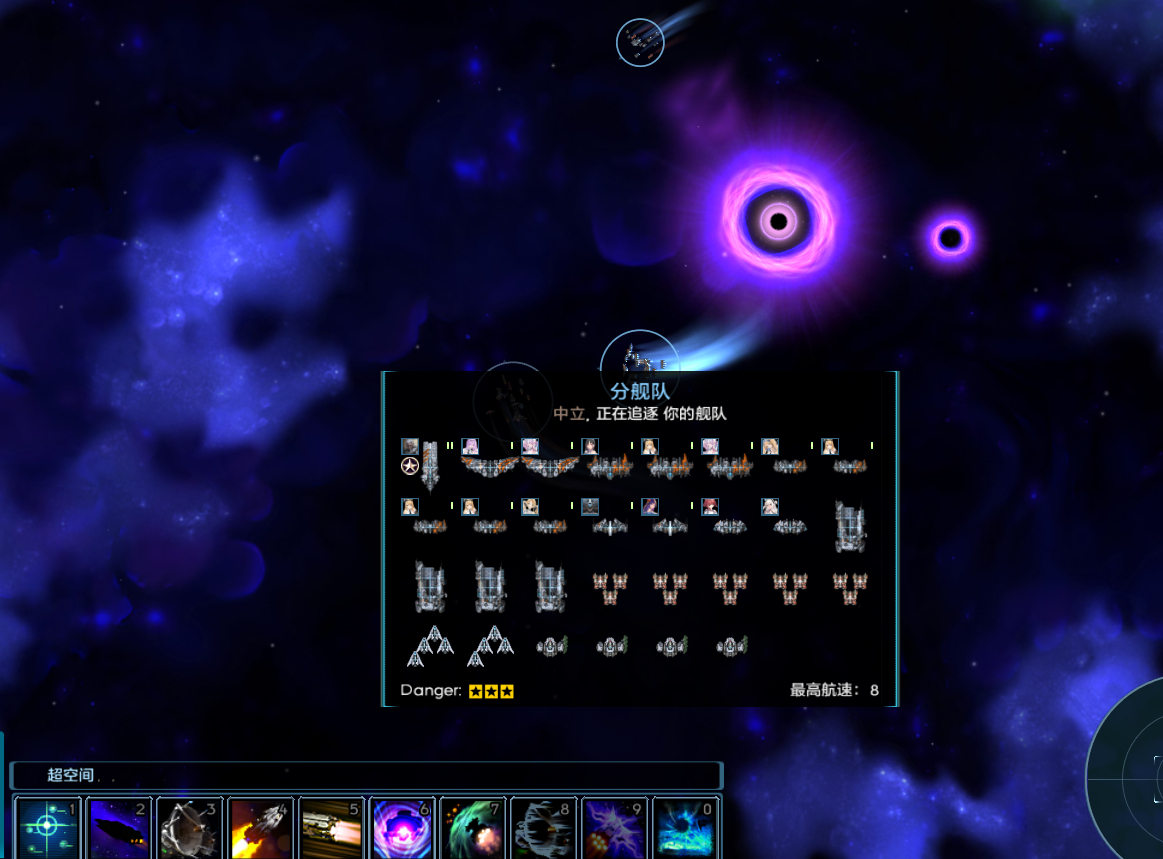Activate the crosshair scan ability in slot 1
Image resolution: width=1163 pixels, height=859 pixels.
pos(47,828)
